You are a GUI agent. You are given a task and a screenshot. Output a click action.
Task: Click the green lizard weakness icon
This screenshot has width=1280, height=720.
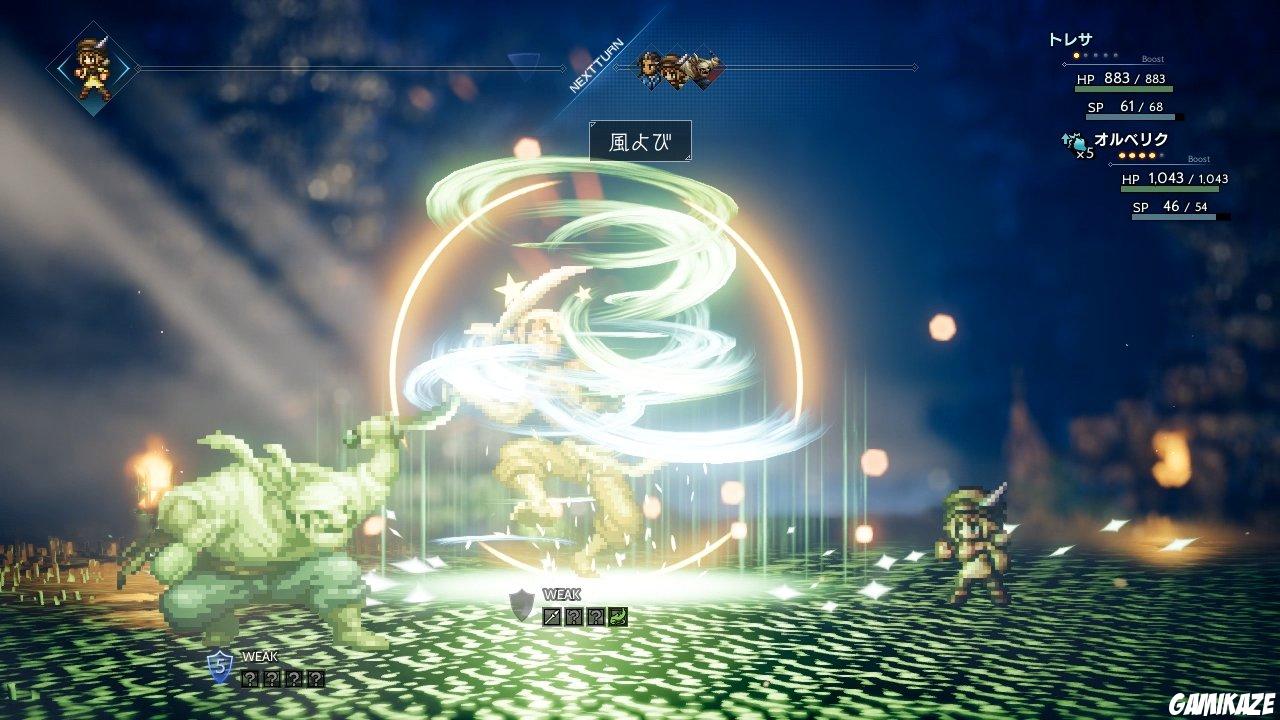click(x=619, y=617)
